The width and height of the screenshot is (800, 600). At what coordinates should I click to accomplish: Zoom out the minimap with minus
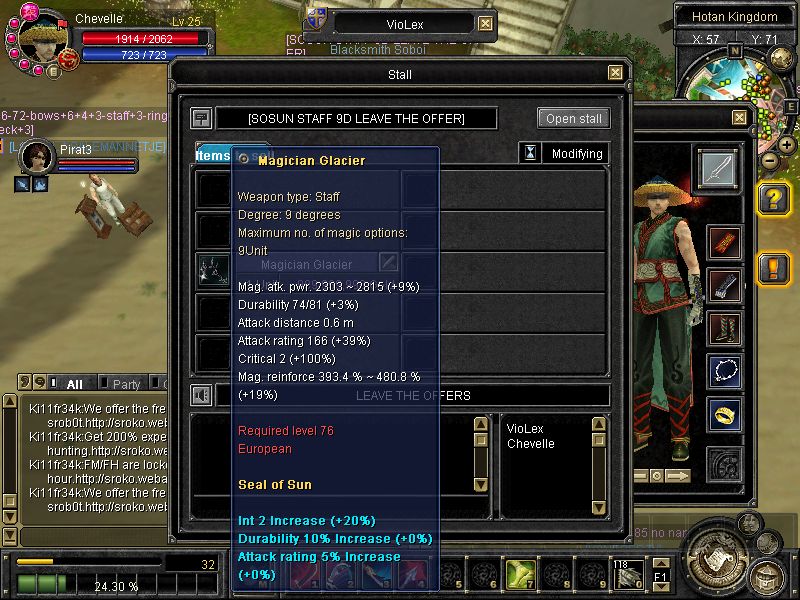pyautogui.click(x=770, y=160)
